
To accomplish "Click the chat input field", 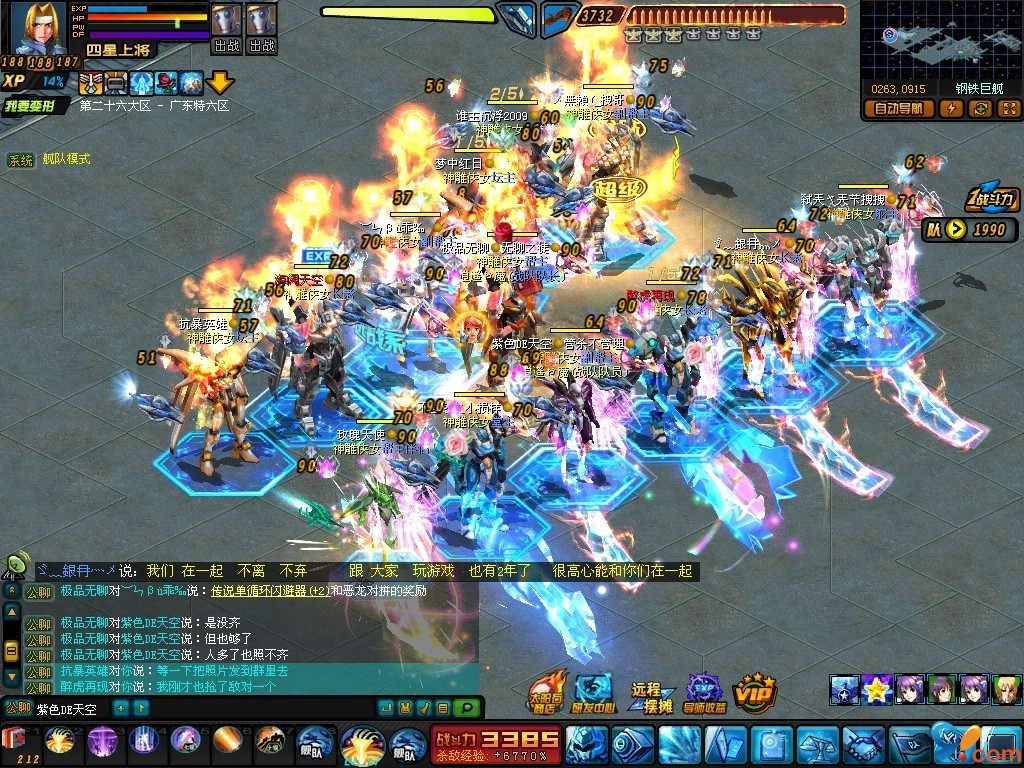I will (70, 709).
